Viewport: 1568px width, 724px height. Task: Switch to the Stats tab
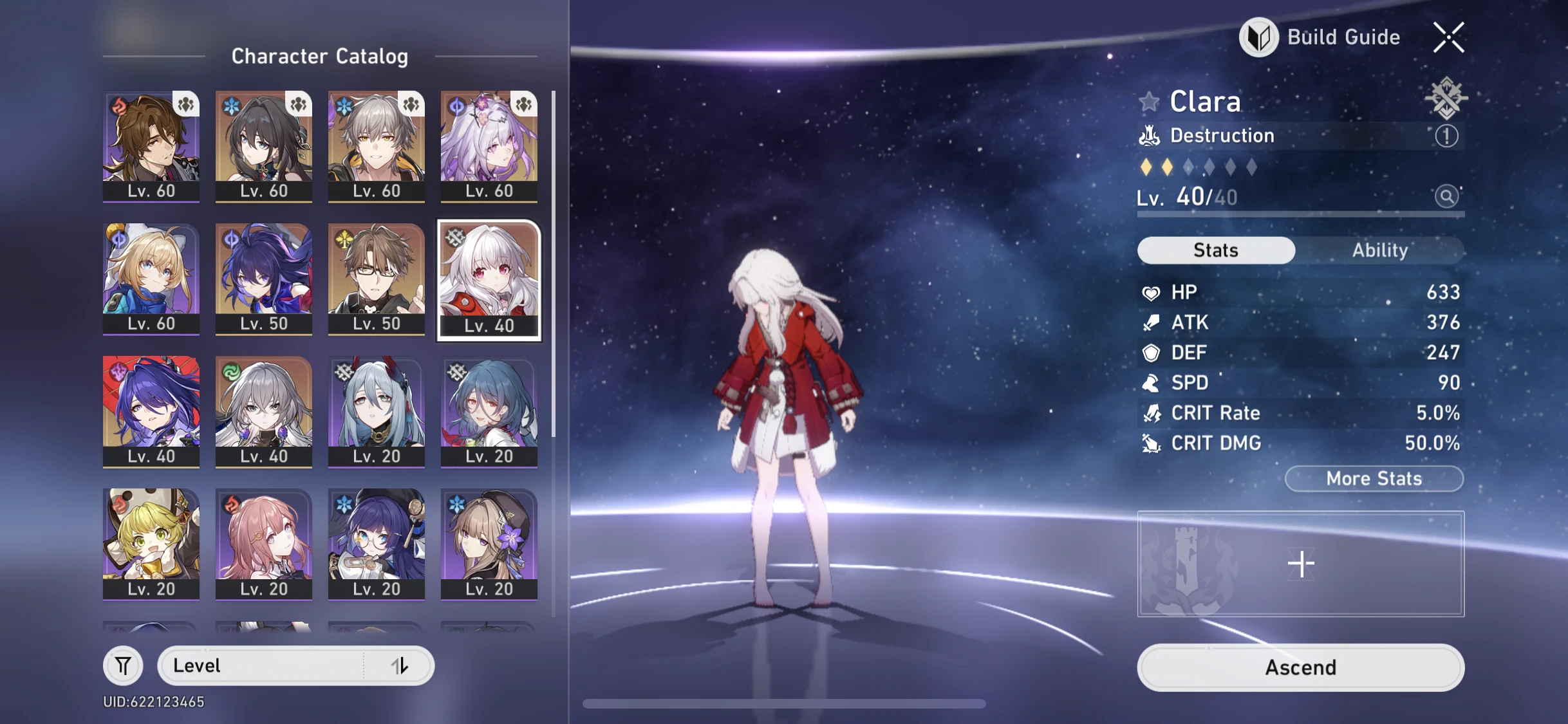pos(1215,250)
